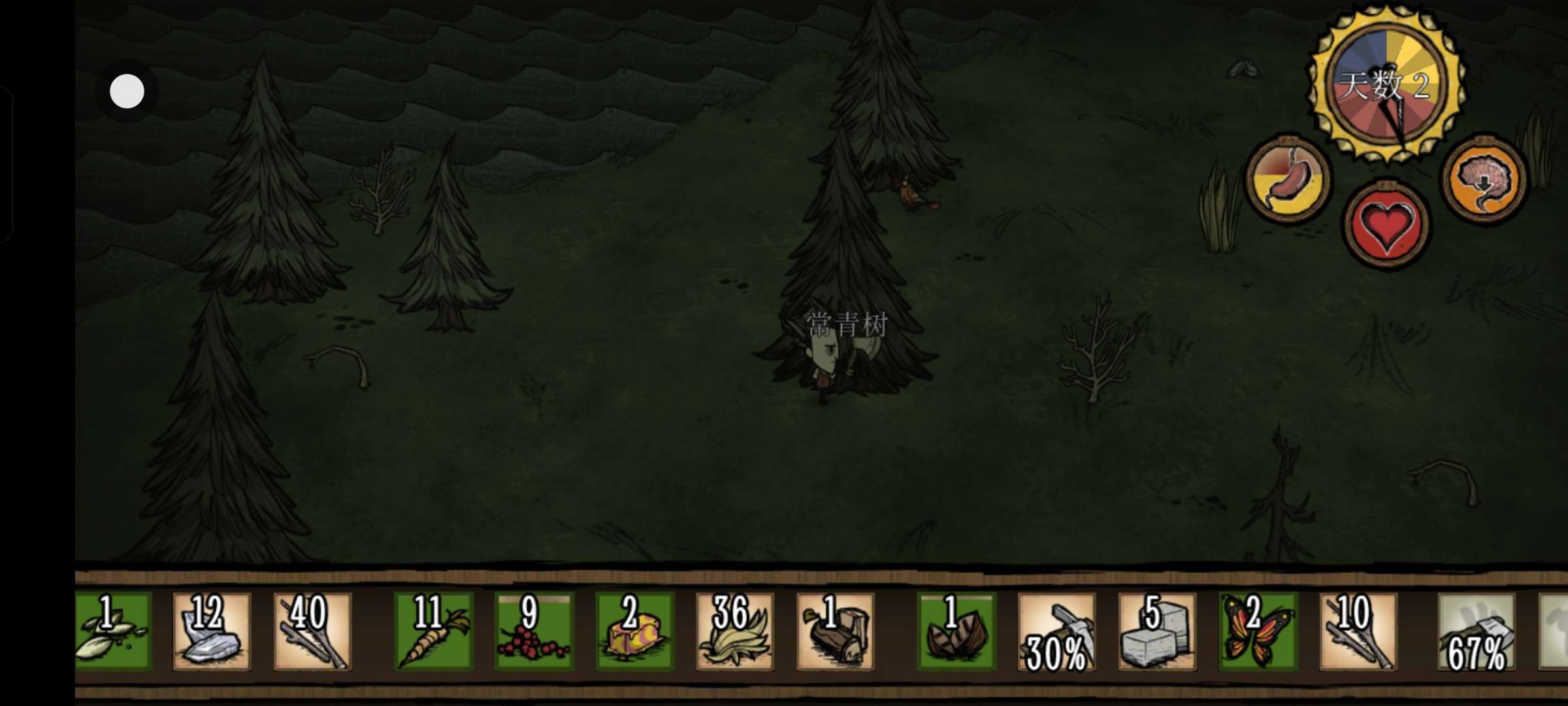Click the equipped axe hand slot
This screenshot has width=1568, height=706.
[1477, 631]
